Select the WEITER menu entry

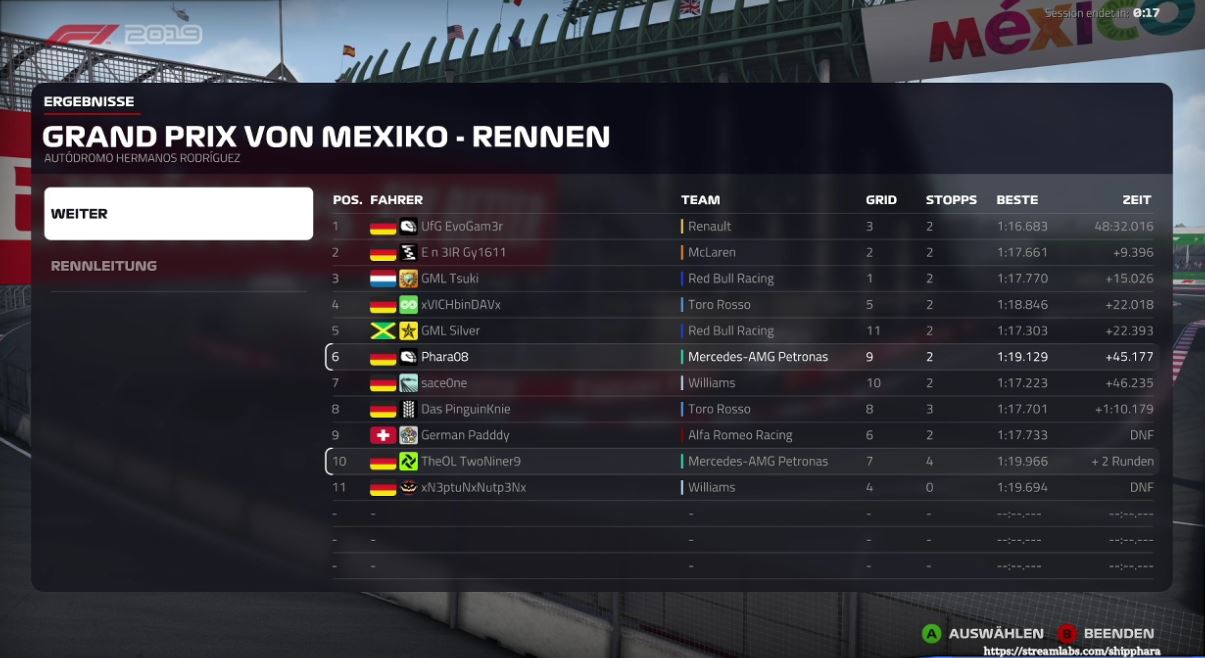pyautogui.click(x=178, y=214)
